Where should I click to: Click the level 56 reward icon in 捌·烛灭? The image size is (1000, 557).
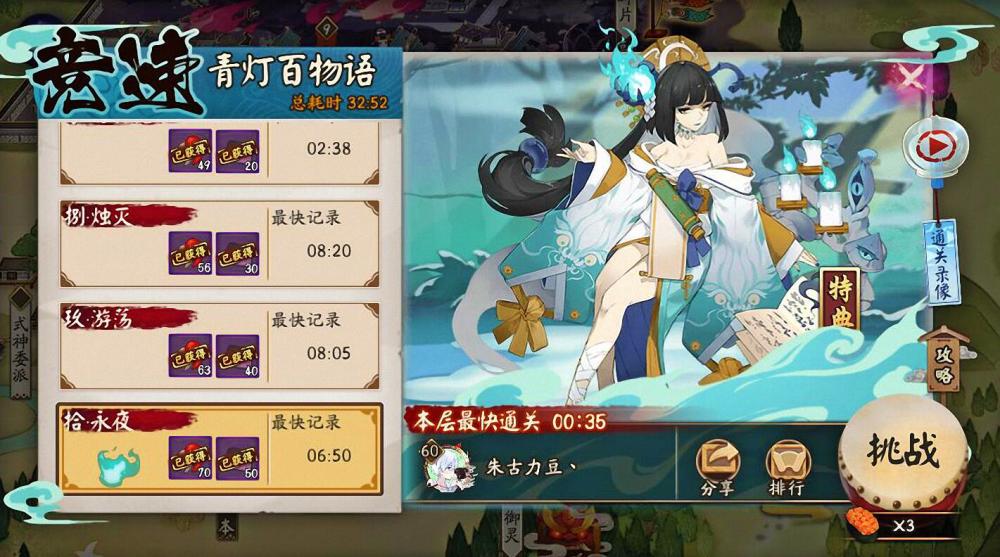point(190,254)
